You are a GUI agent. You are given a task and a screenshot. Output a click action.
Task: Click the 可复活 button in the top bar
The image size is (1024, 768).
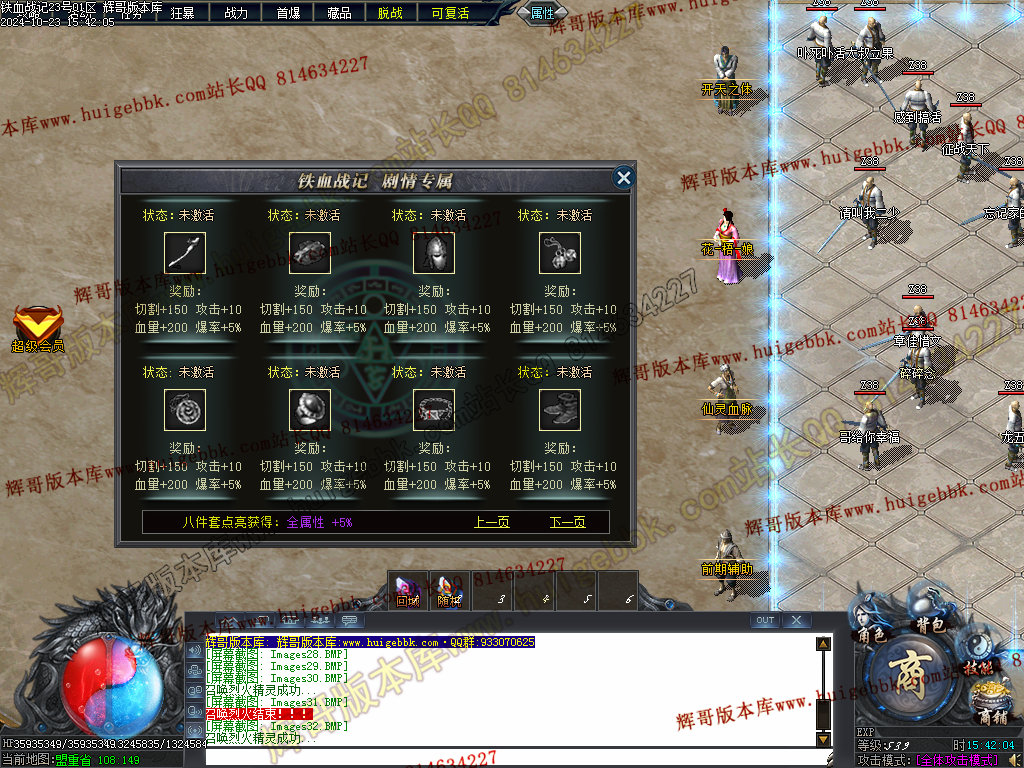[450, 13]
